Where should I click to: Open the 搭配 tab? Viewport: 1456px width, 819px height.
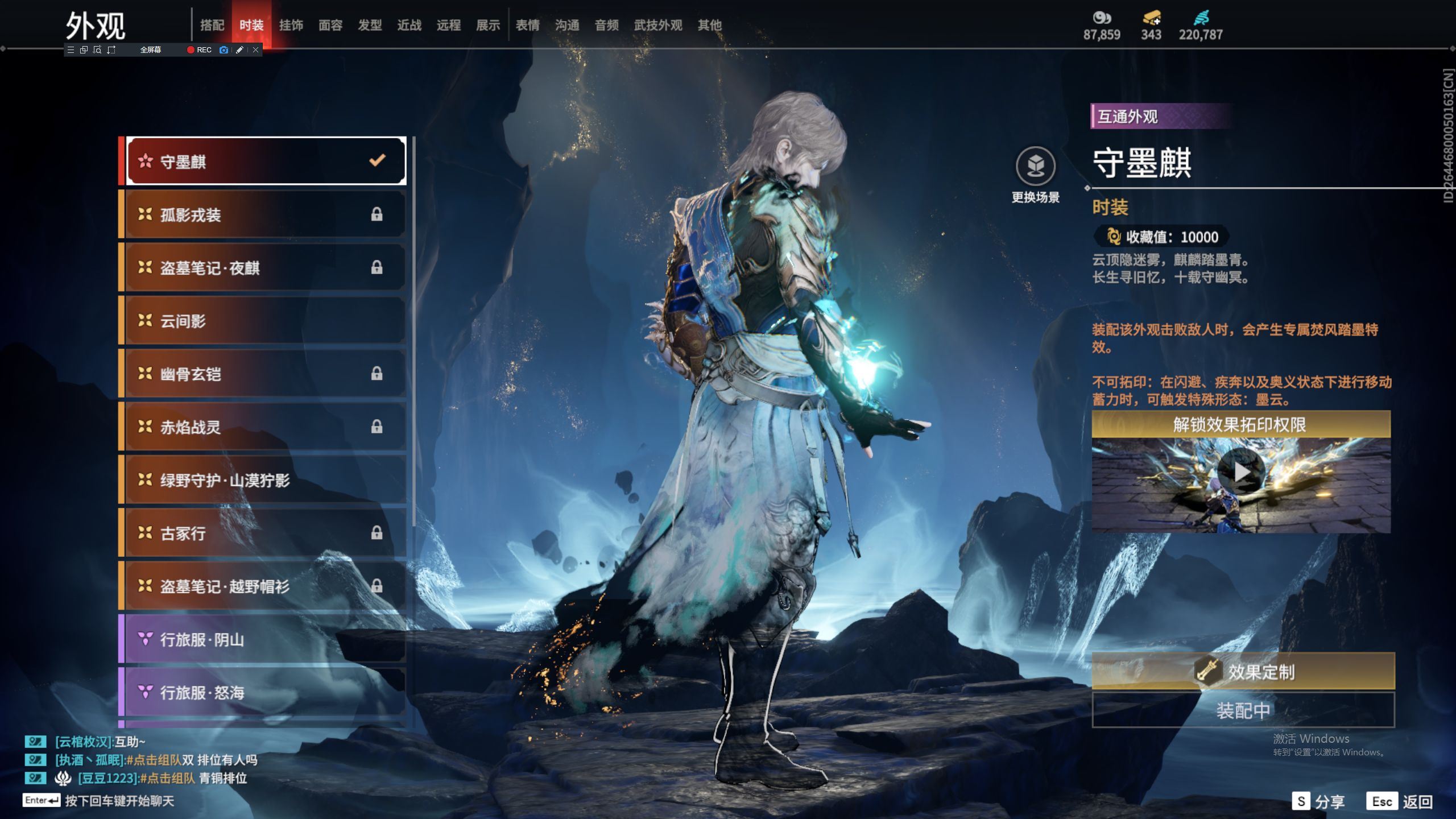coord(212,25)
